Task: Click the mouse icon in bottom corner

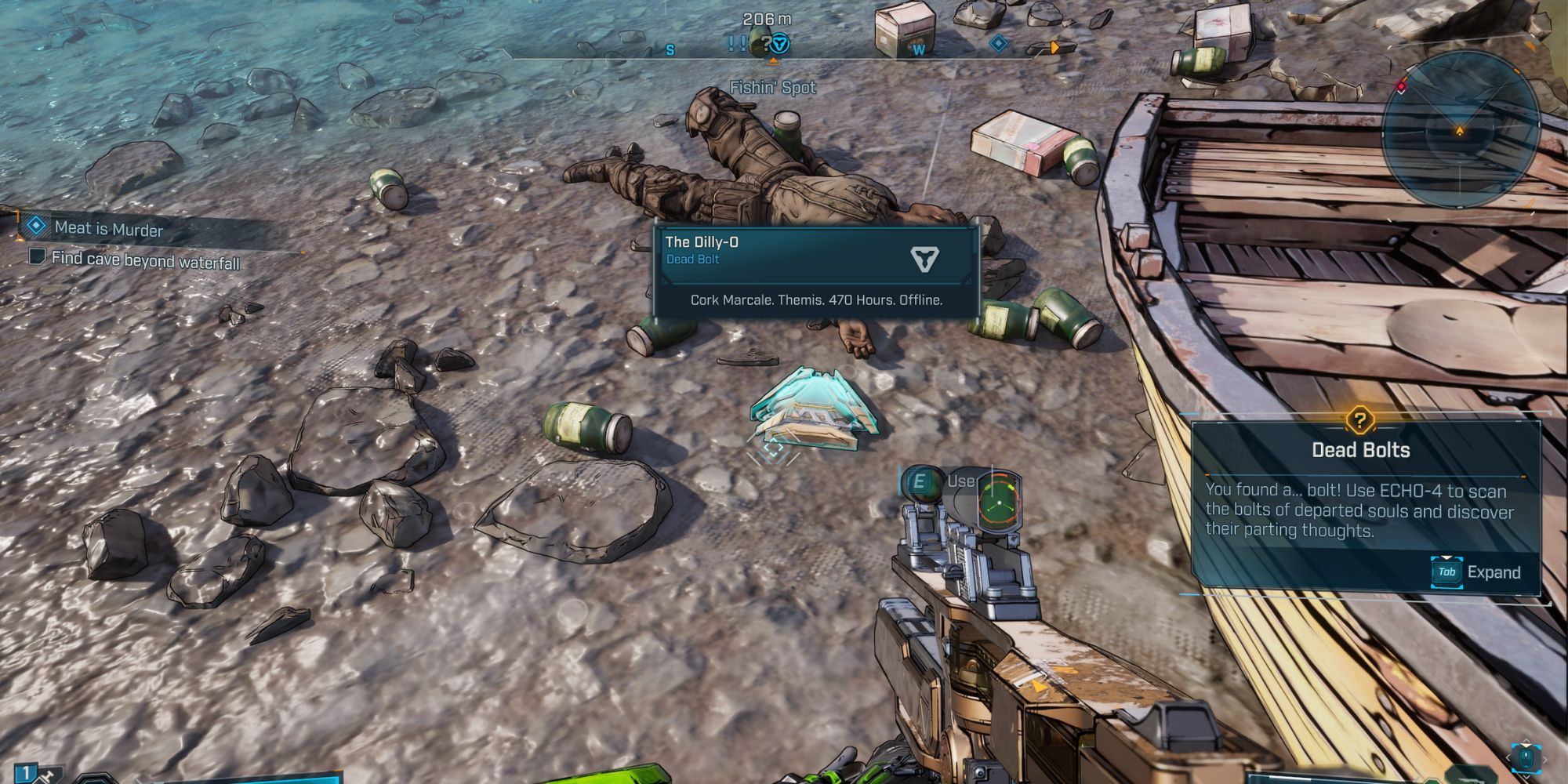Action: (1525, 758)
